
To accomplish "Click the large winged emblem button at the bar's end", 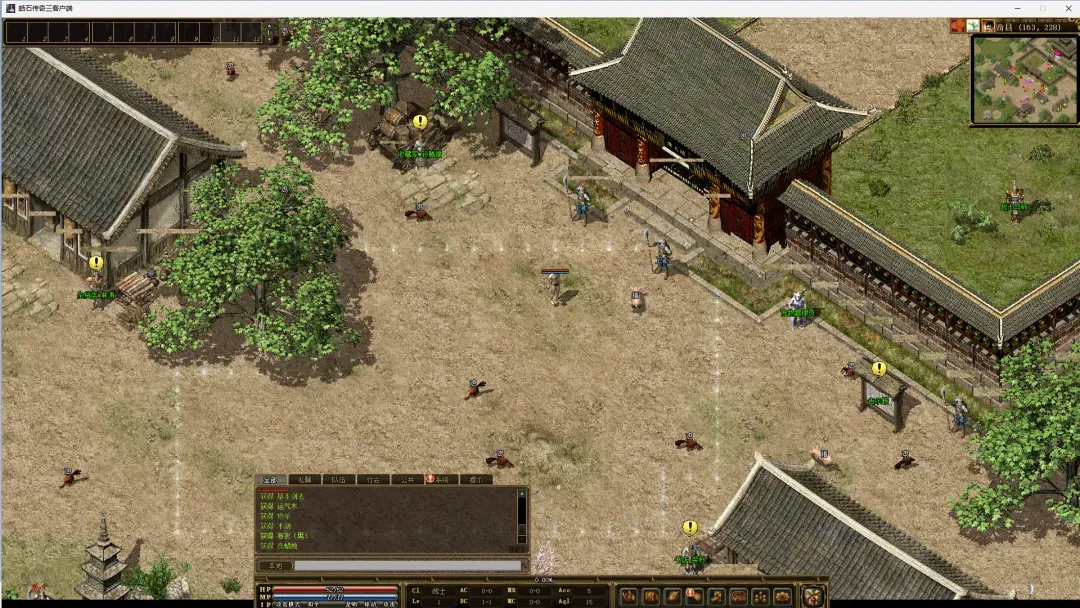I will point(813,596).
